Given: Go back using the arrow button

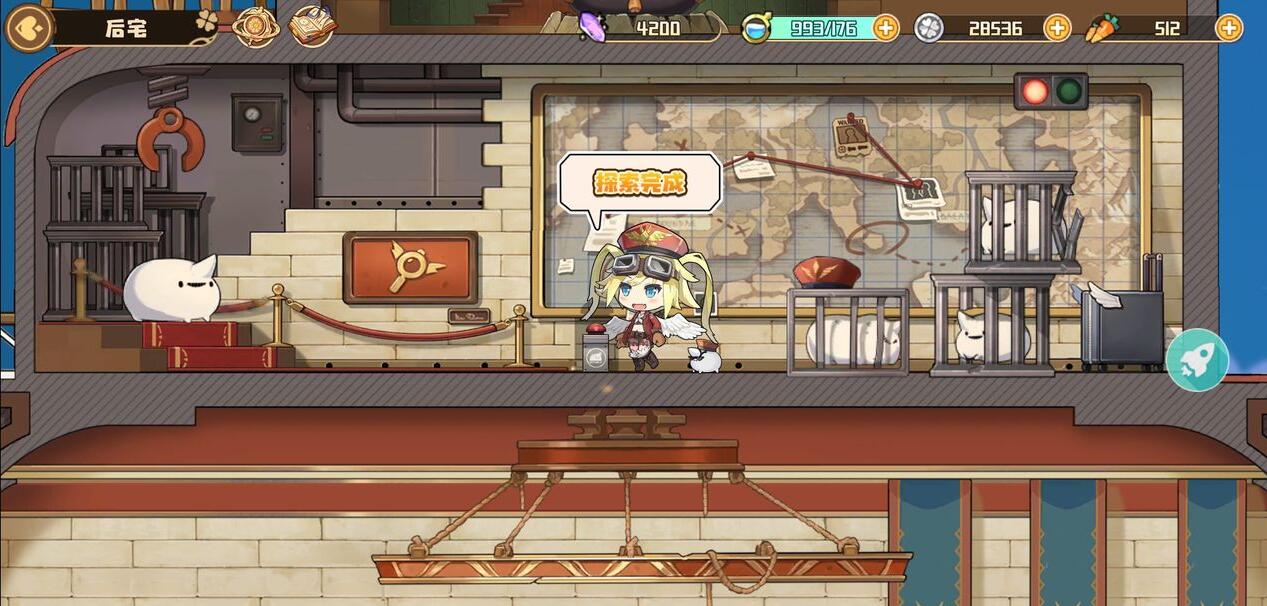Looking at the screenshot, I should pos(28,28).
